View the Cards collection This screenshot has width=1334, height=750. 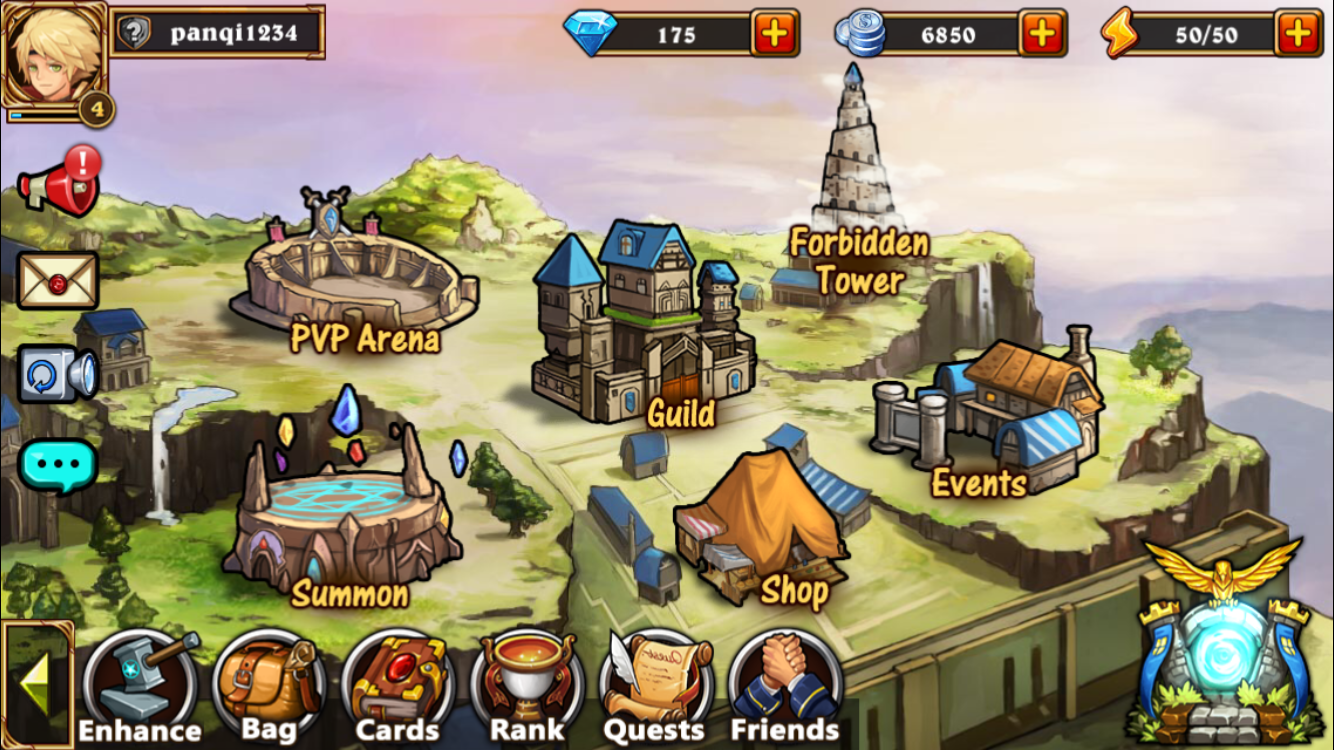click(x=397, y=685)
